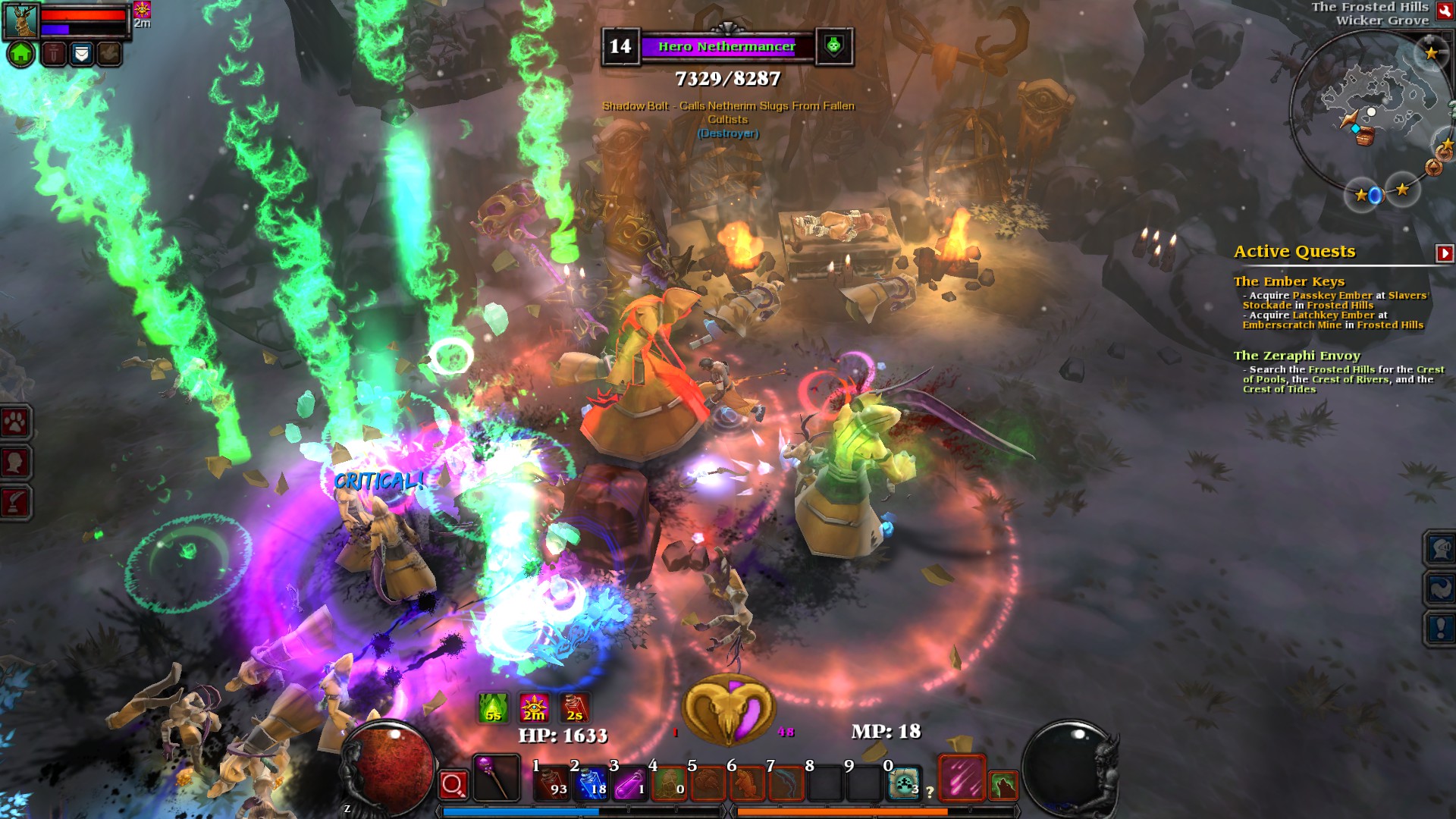Use the purple potion in slot 3
The height and width of the screenshot is (819, 1456).
[629, 783]
